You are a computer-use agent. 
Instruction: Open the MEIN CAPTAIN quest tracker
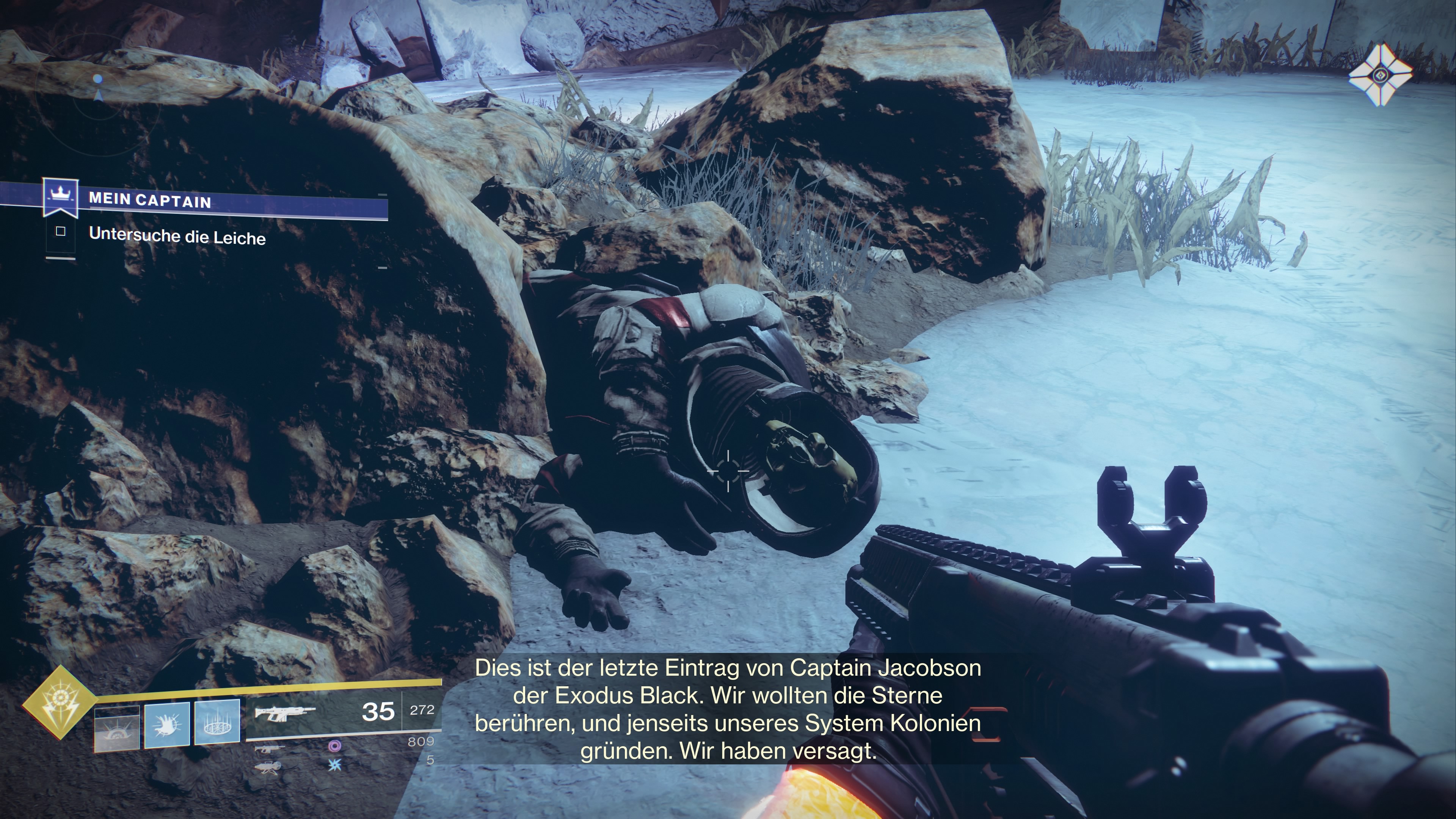pos(150,201)
